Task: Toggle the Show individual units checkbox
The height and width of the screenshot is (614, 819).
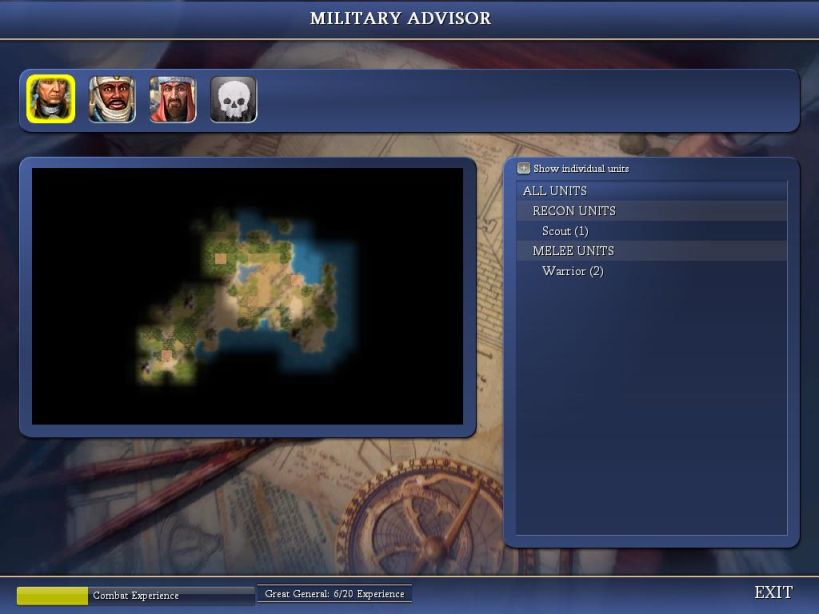Action: point(524,169)
